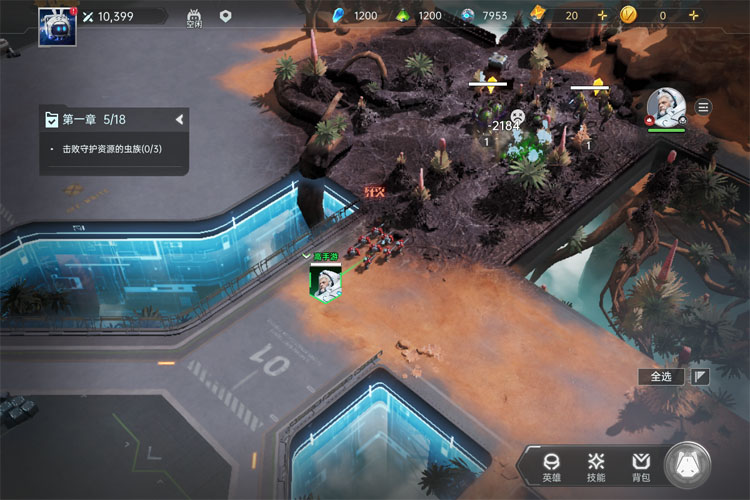The height and width of the screenshot is (500, 750).
Task: Collapse the 第一章 quest tracker panel
Action: point(179,120)
